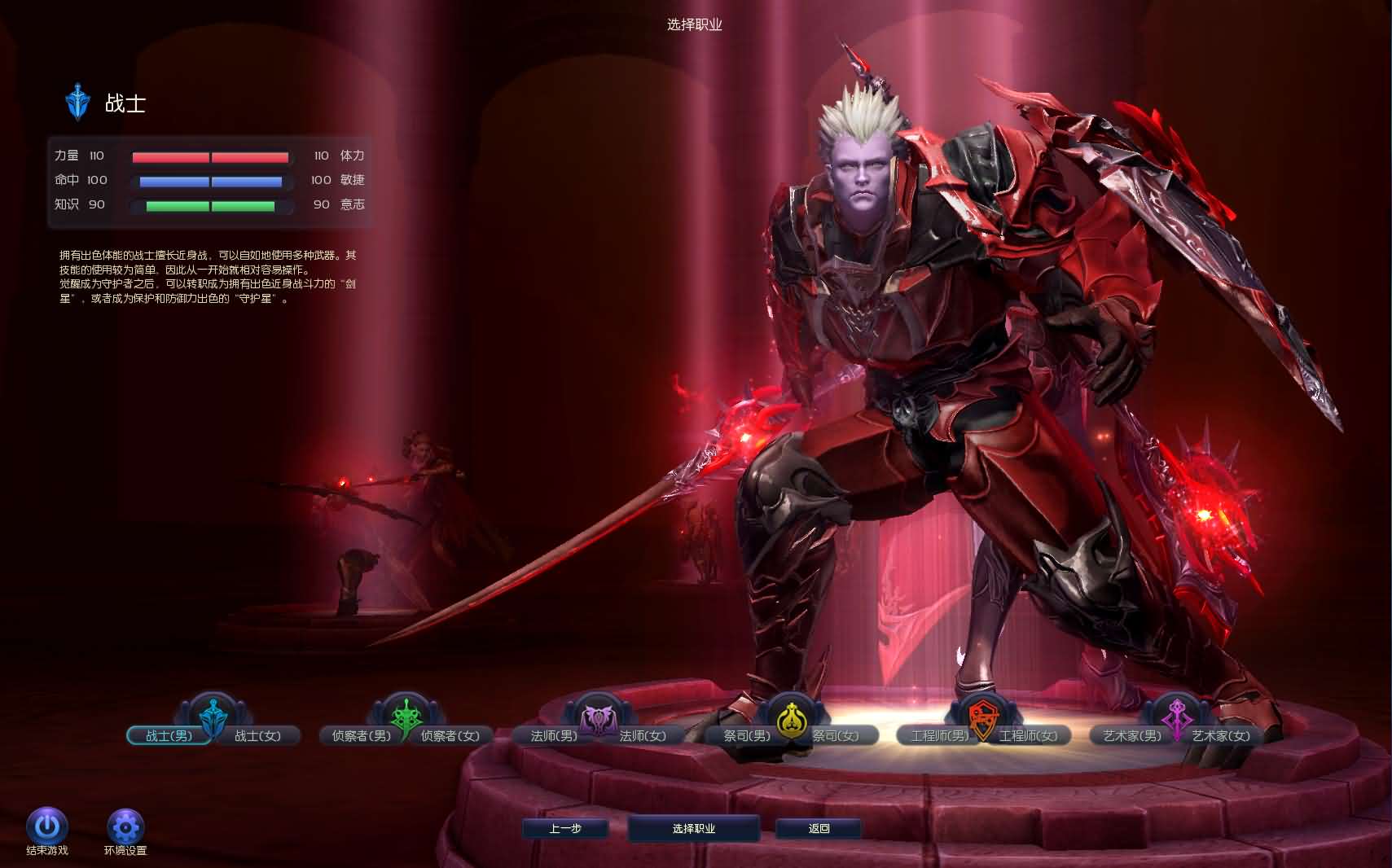Select the 侦察者(女) female scout class
This screenshot has height=868, width=1392.
coord(450,736)
